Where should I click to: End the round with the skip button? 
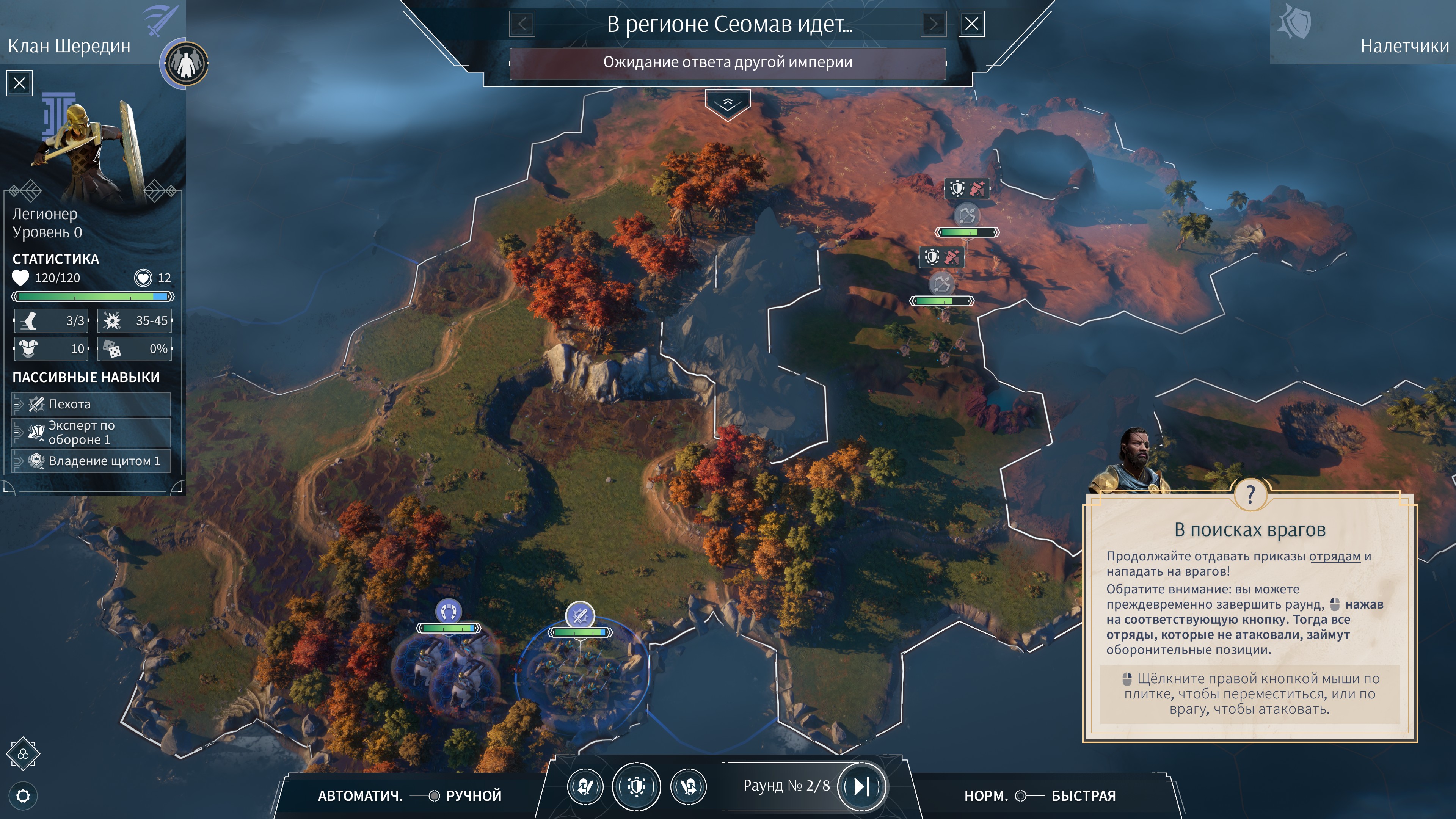point(861,786)
